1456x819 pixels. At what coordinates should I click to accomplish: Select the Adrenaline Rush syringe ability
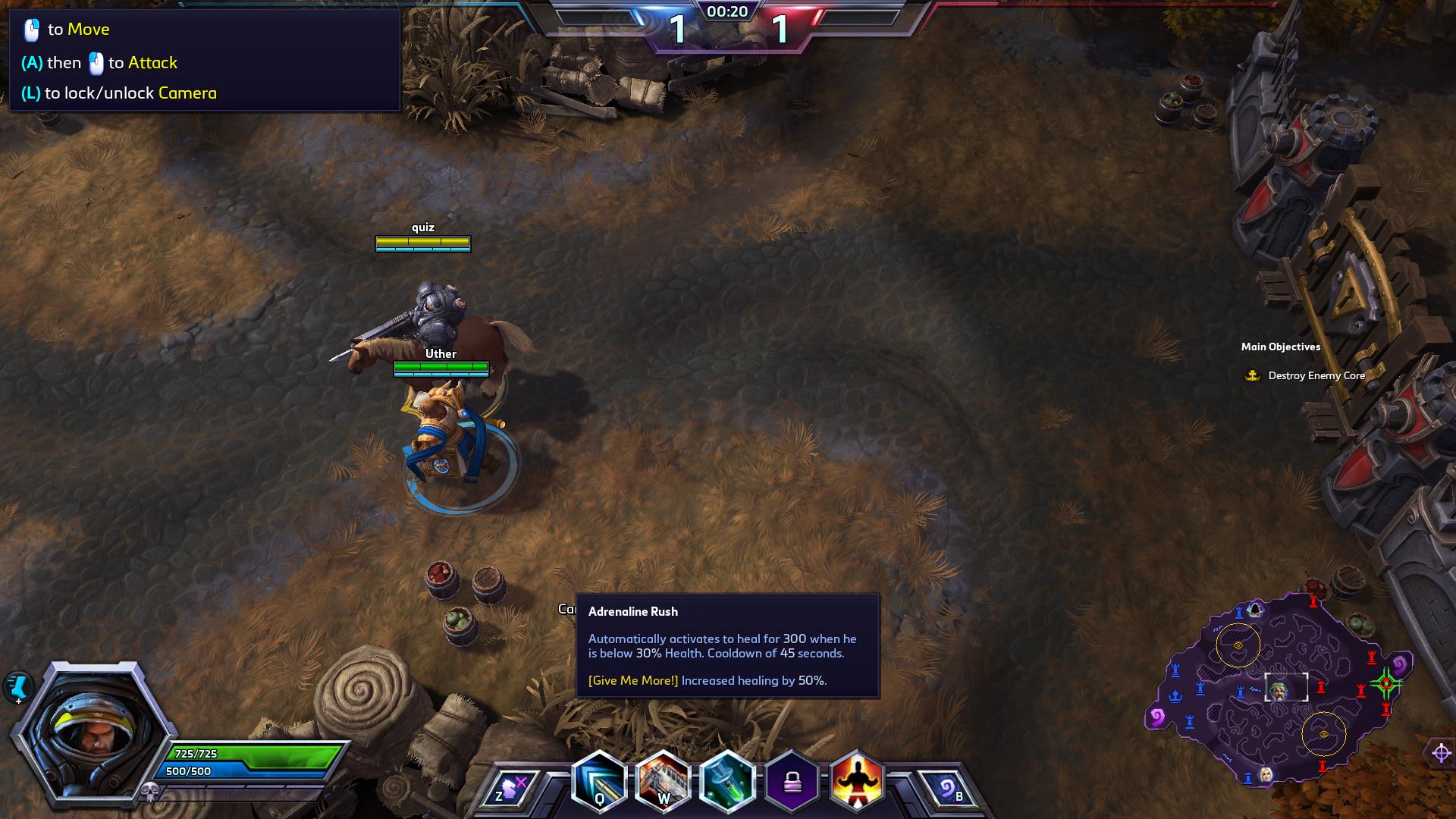727,783
